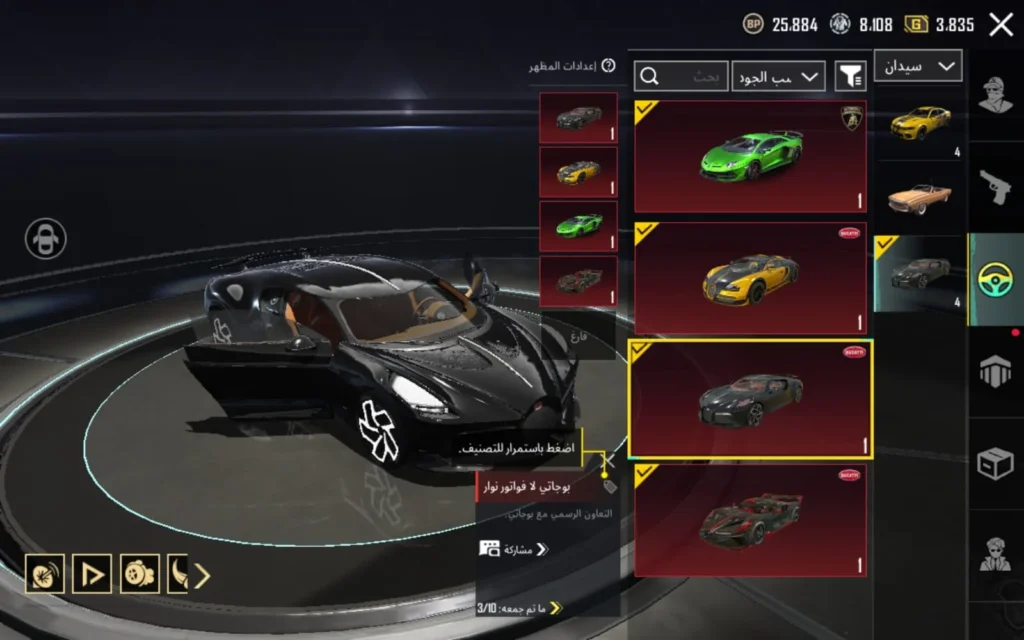Focus the search field with magnifier
The image size is (1024, 640).
point(681,76)
